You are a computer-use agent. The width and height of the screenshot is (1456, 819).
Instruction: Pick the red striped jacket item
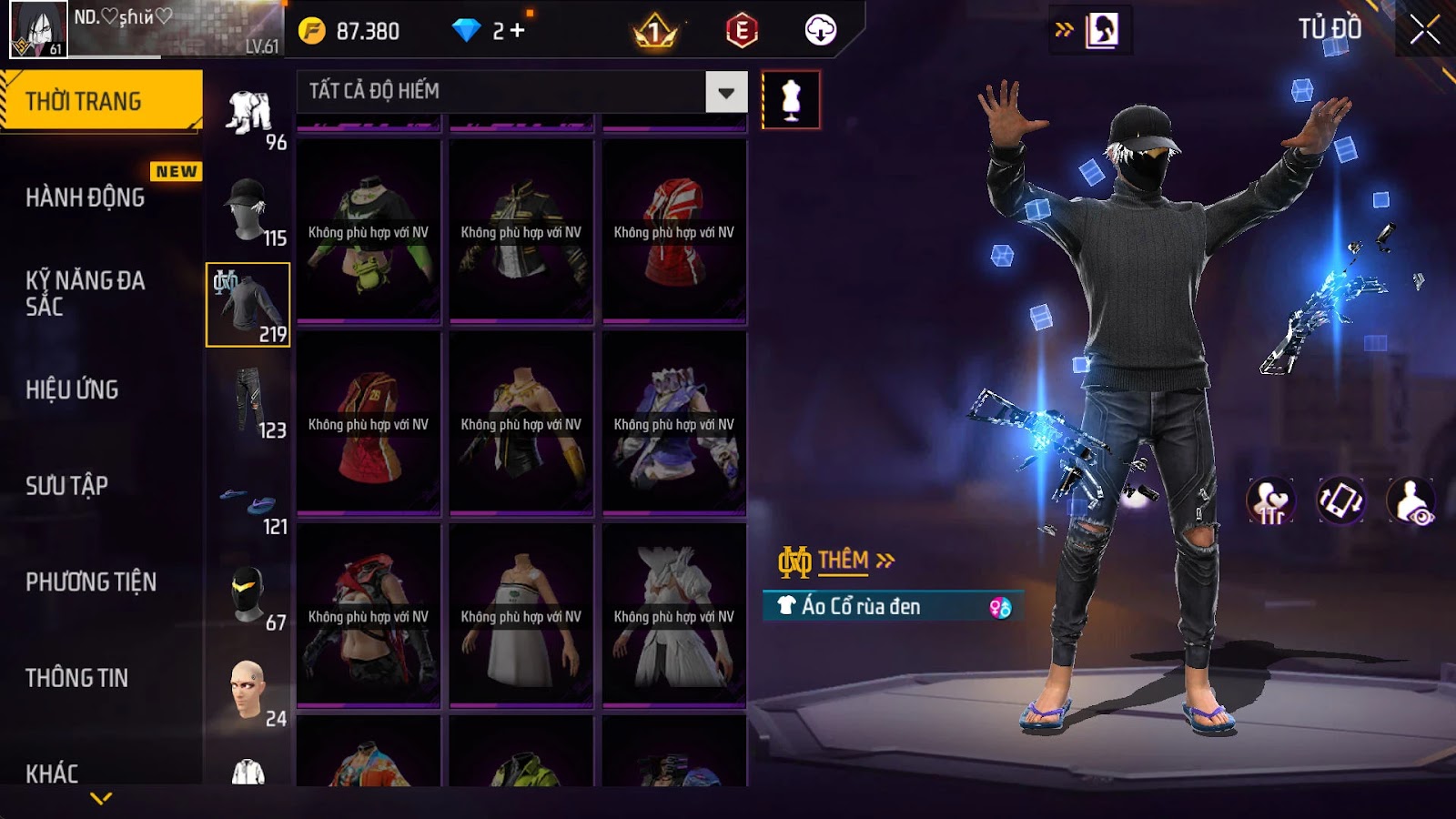674,231
